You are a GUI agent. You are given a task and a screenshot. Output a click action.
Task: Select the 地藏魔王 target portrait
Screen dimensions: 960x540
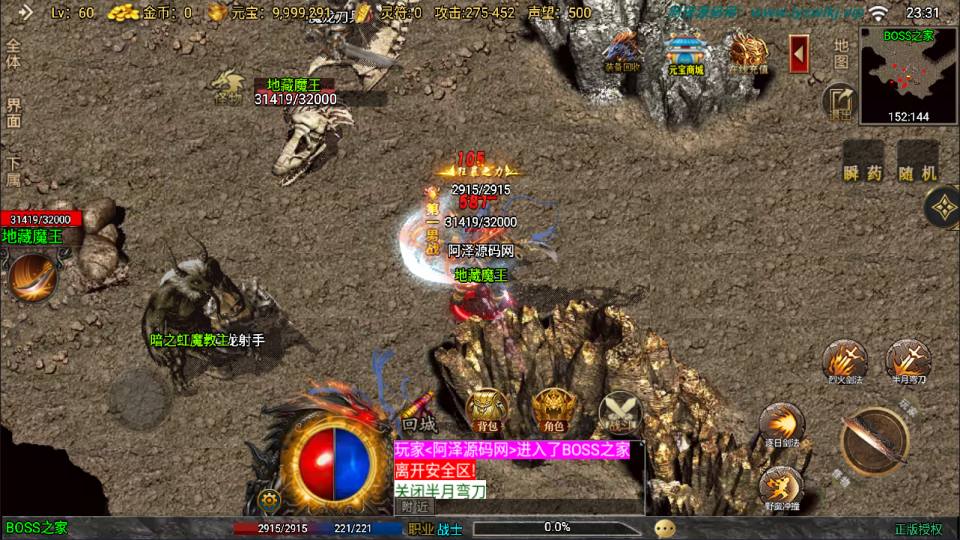pyautogui.click(x=32, y=277)
